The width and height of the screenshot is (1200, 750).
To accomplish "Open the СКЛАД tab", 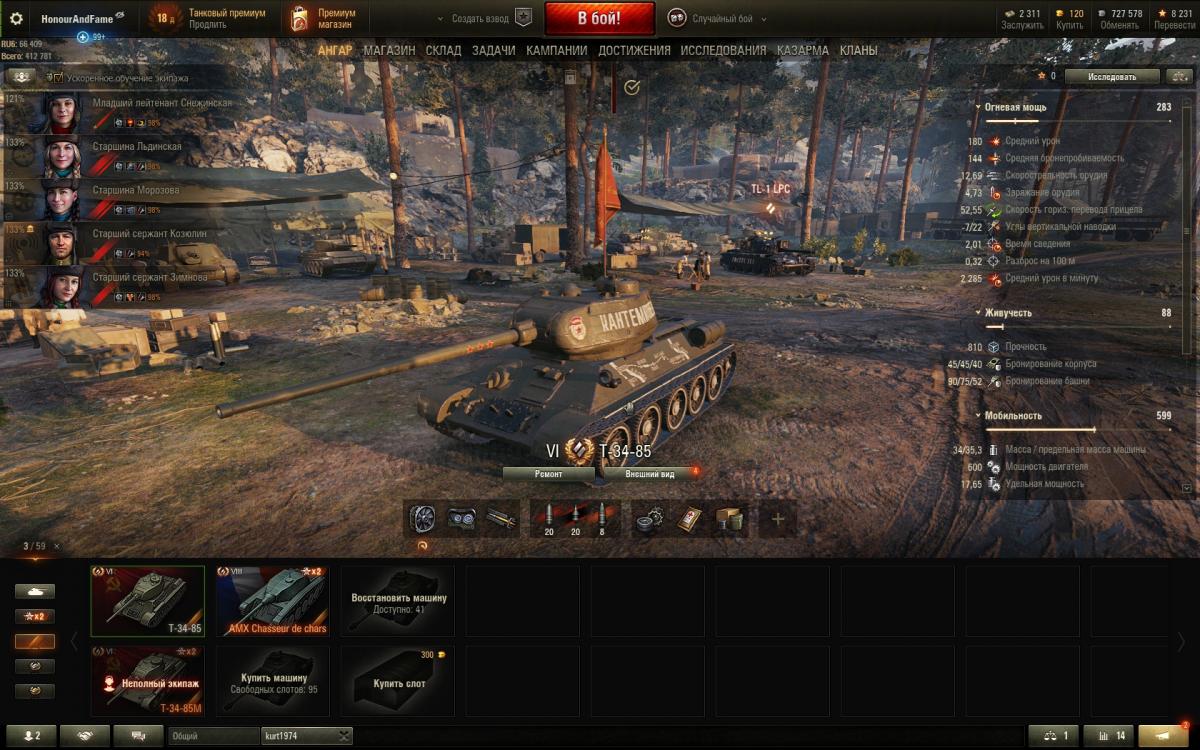I will [x=443, y=50].
